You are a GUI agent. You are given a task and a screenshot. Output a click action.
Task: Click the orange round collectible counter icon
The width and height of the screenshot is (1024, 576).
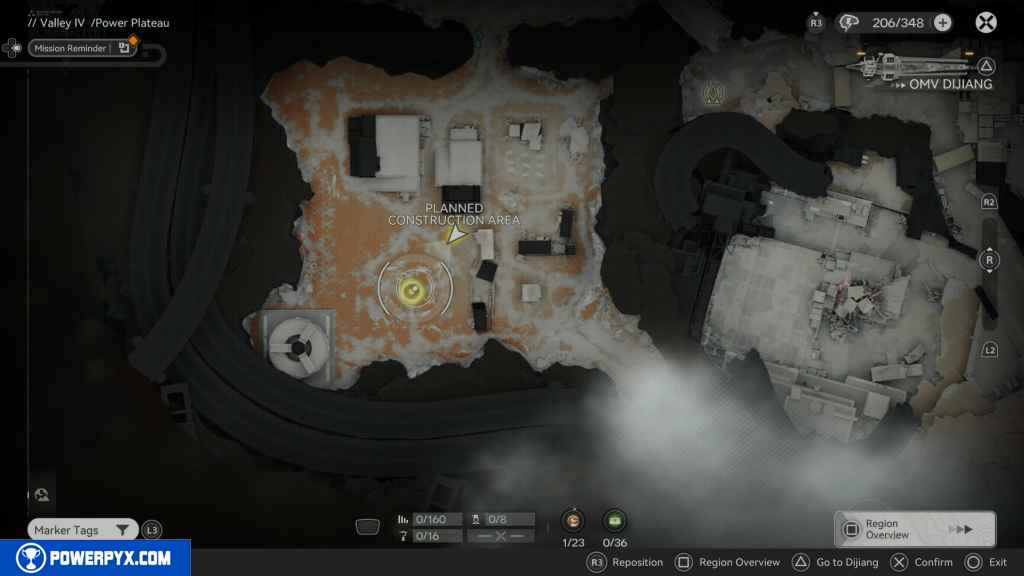pos(573,520)
